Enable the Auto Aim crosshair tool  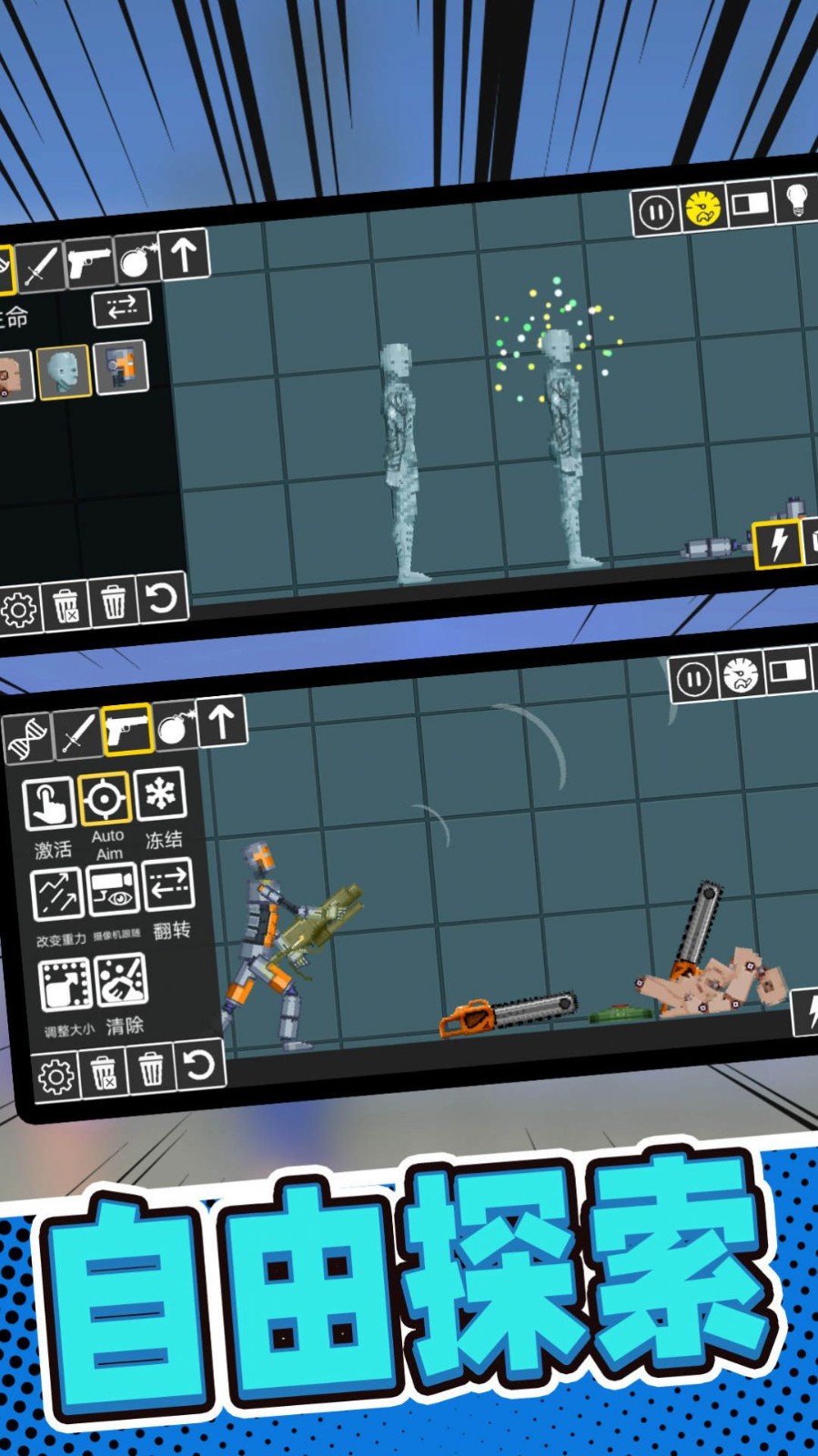pos(104,798)
